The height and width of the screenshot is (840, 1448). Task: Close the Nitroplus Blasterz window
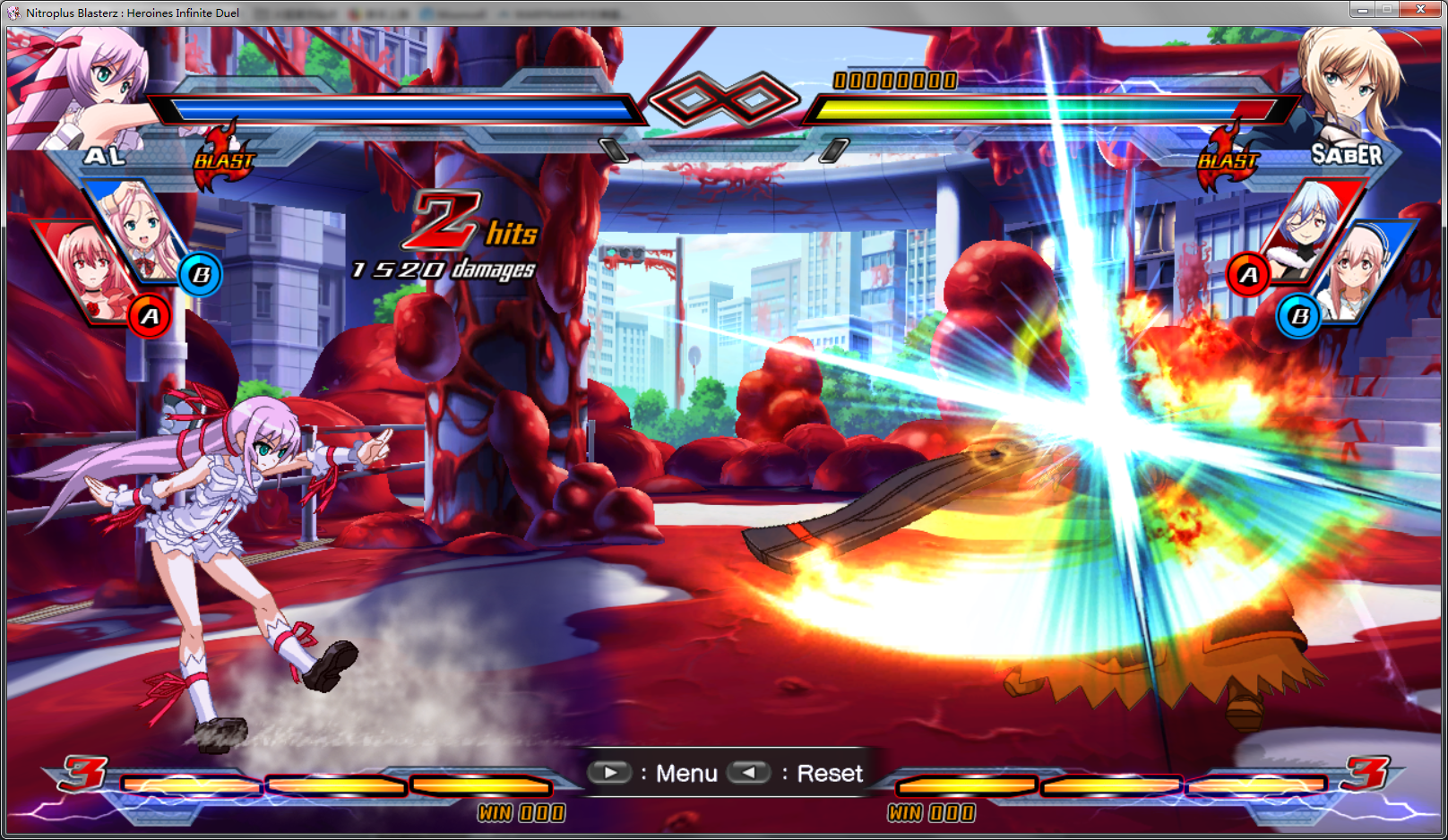coord(1420,10)
